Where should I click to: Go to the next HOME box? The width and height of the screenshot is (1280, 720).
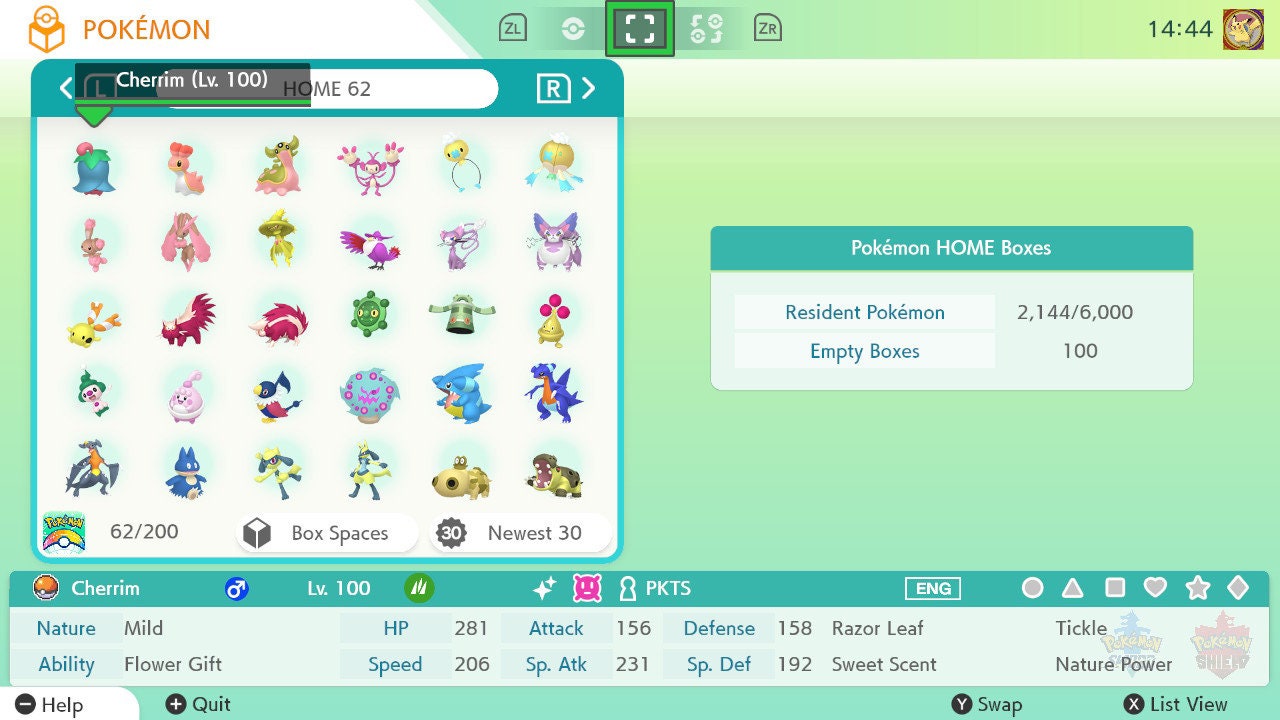click(x=589, y=88)
